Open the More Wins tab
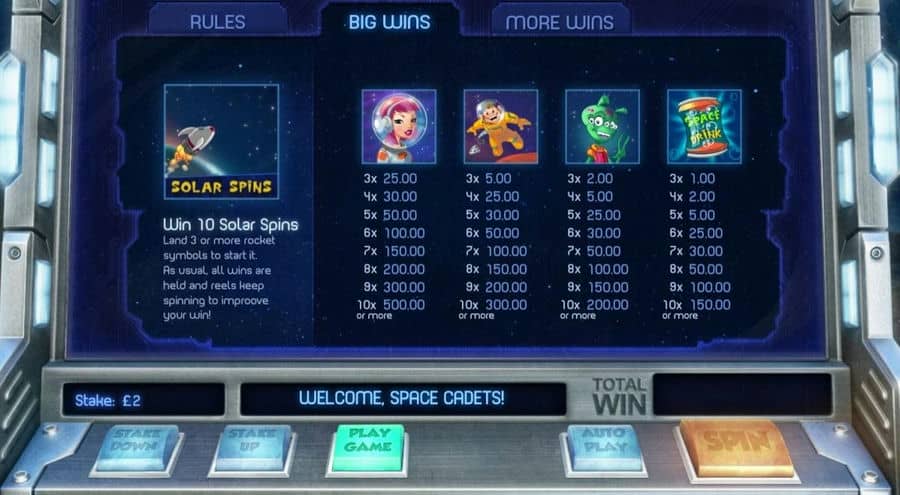Image resolution: width=900 pixels, height=495 pixels. pos(560,21)
